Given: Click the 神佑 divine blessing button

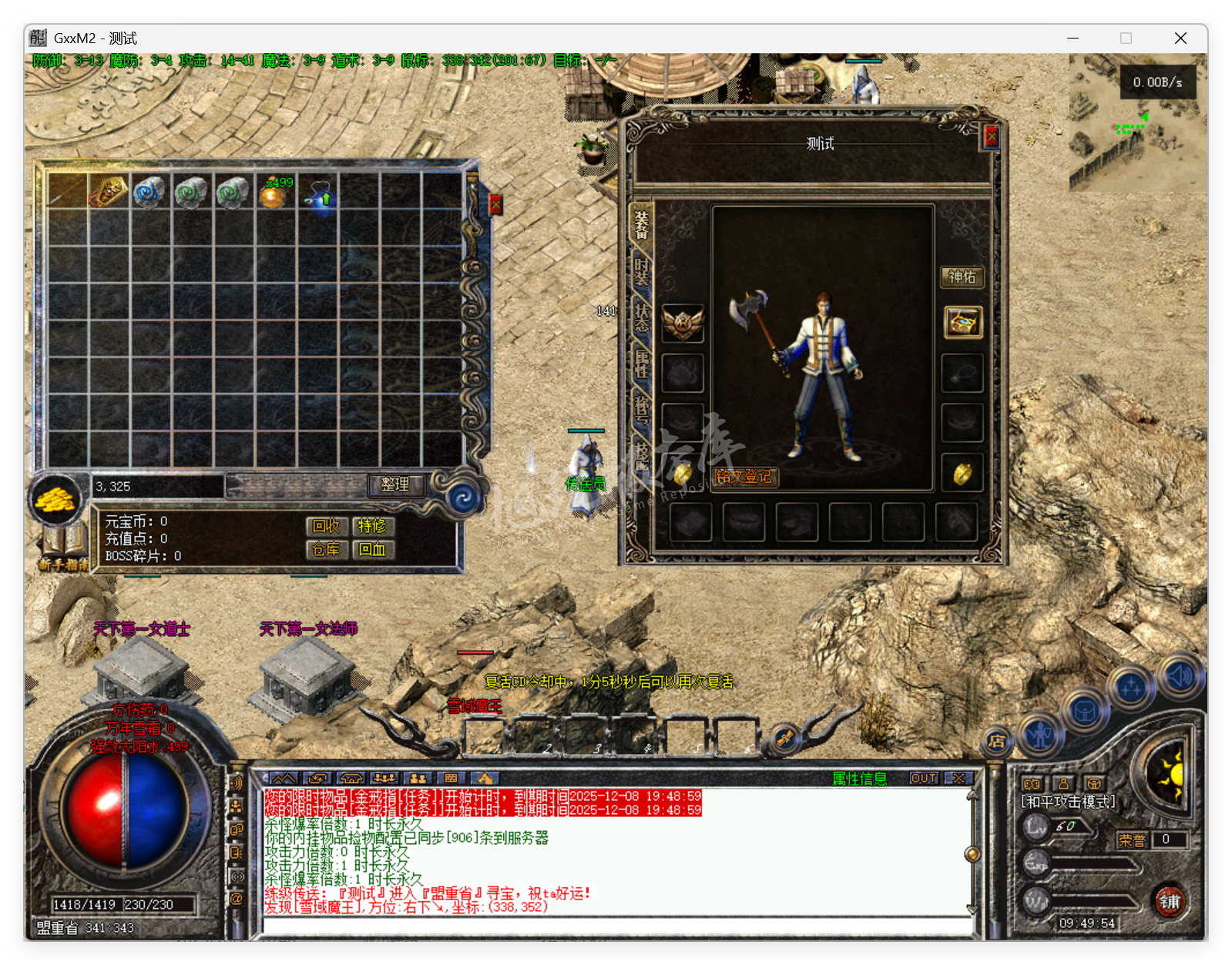Looking at the screenshot, I should click(x=962, y=277).
